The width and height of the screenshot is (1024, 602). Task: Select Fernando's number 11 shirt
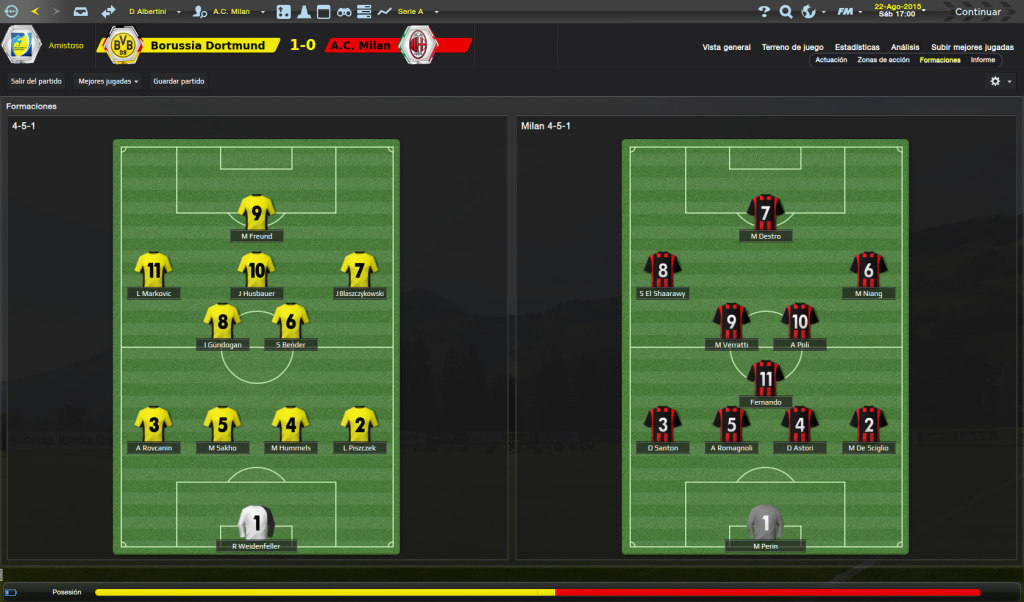[x=765, y=378]
